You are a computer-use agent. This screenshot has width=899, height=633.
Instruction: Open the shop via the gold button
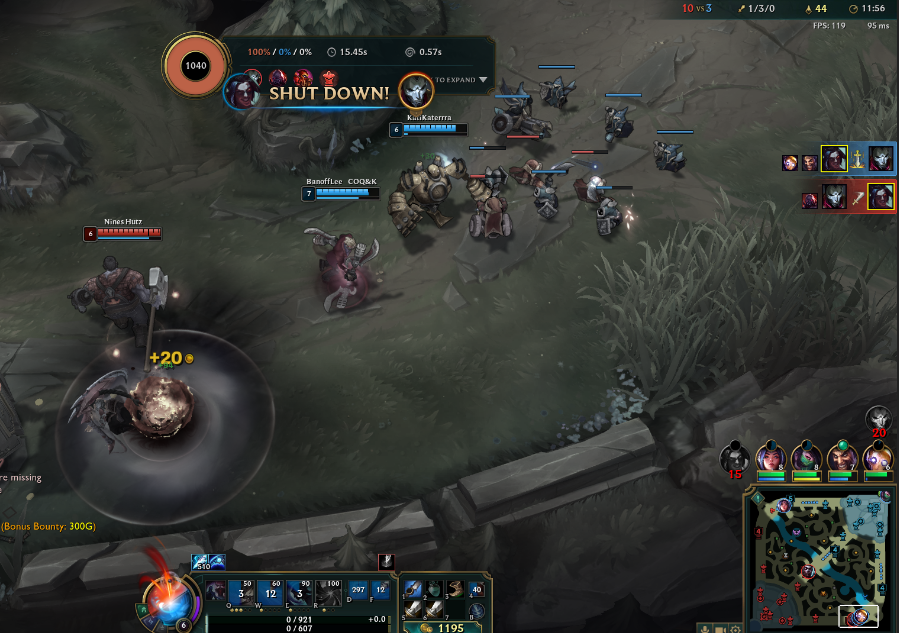(x=444, y=627)
